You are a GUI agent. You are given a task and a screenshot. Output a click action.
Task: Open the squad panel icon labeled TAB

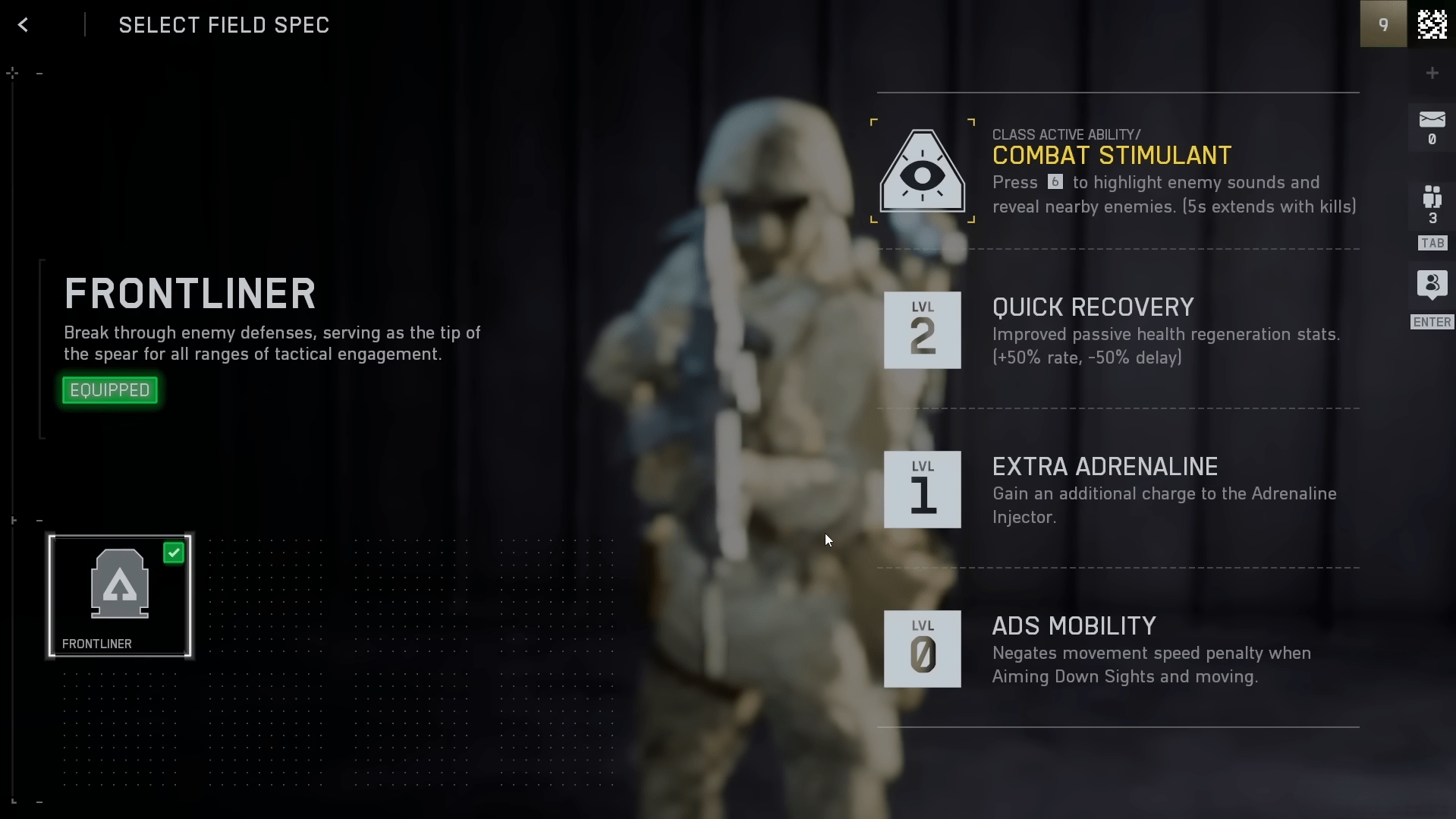[x=1431, y=205]
